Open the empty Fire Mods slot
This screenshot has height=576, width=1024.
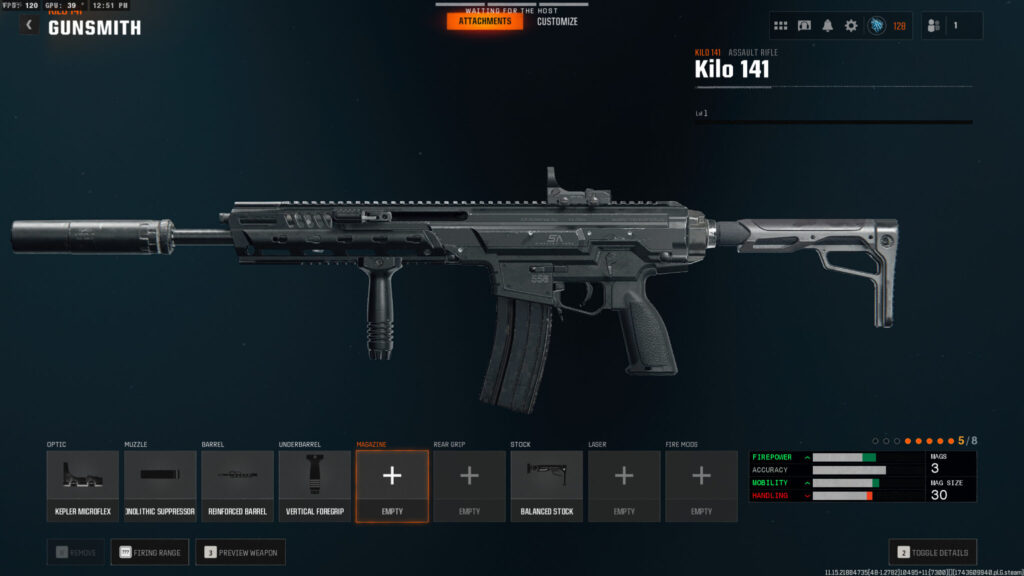click(x=701, y=485)
